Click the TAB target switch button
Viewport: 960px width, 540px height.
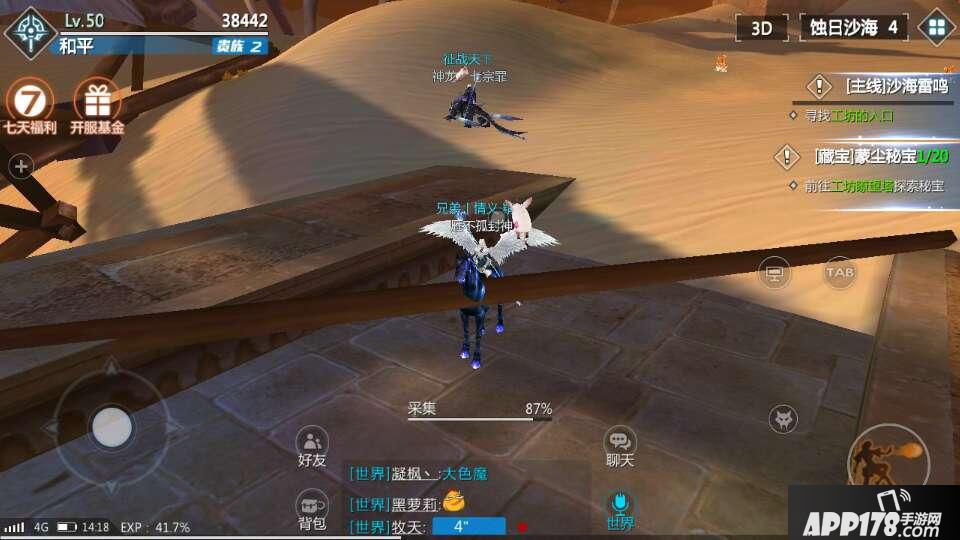coord(839,272)
